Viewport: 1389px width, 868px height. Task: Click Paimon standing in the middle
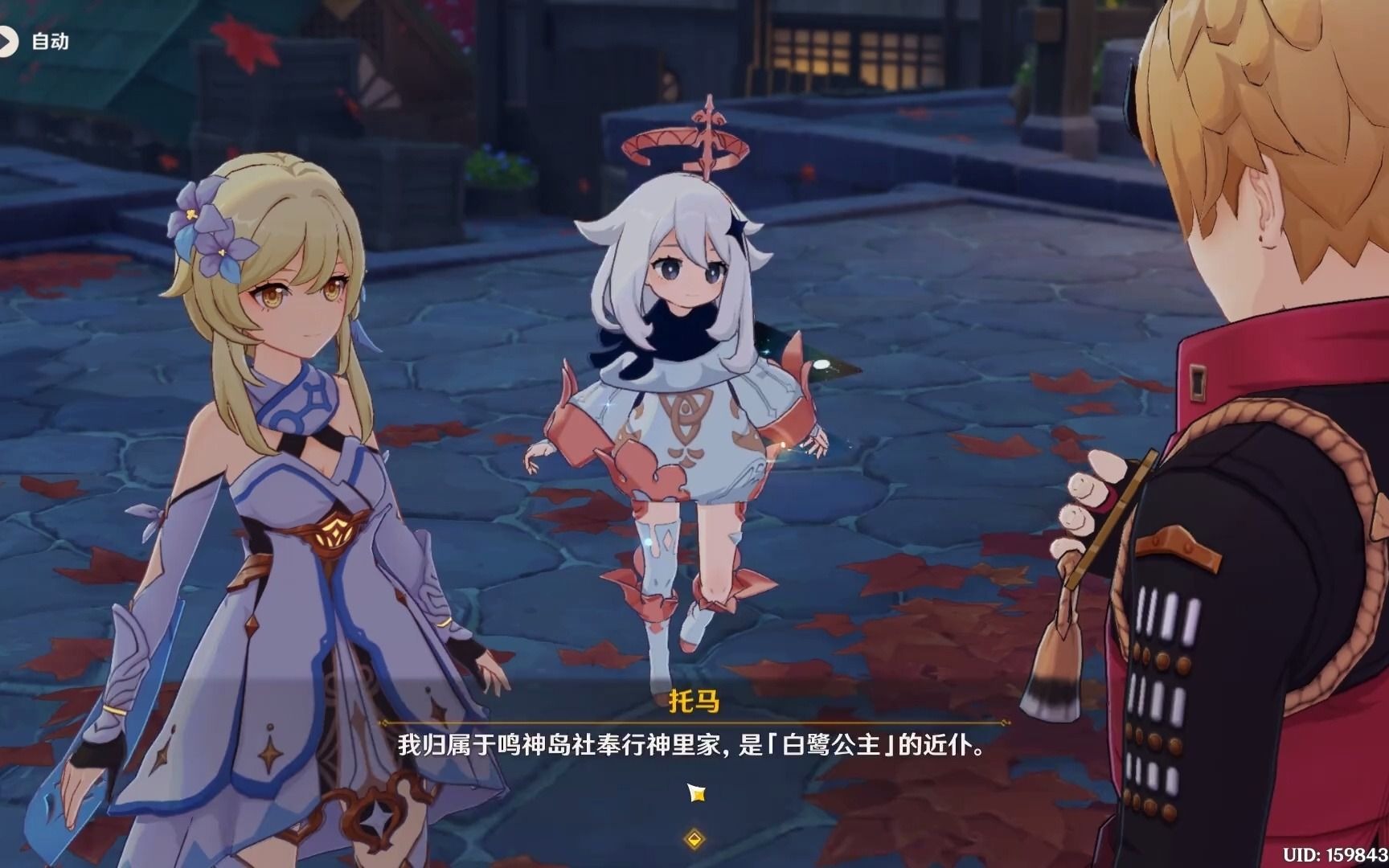coord(683,402)
